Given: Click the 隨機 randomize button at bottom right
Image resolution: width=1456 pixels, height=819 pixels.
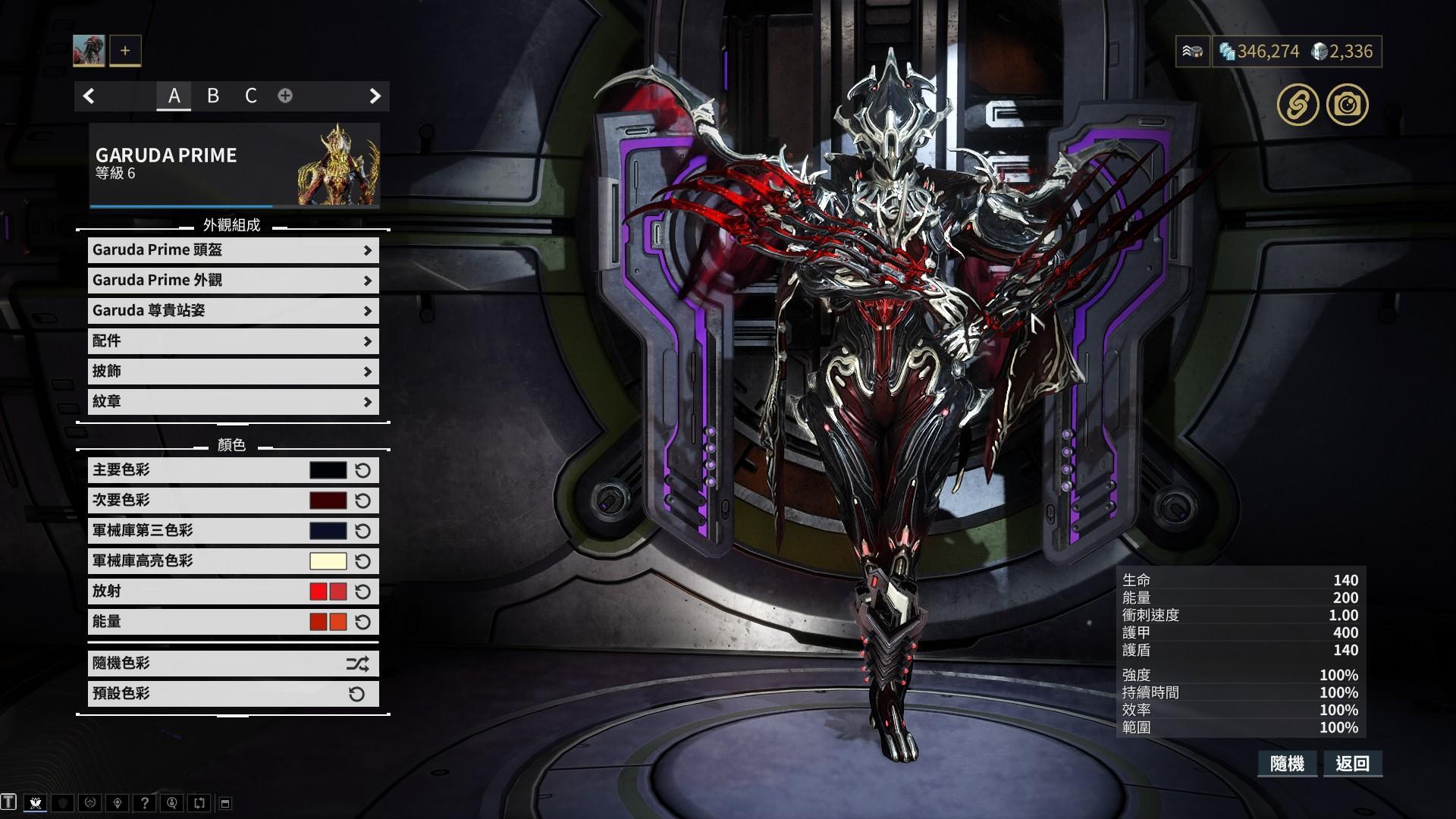Looking at the screenshot, I should [1289, 764].
